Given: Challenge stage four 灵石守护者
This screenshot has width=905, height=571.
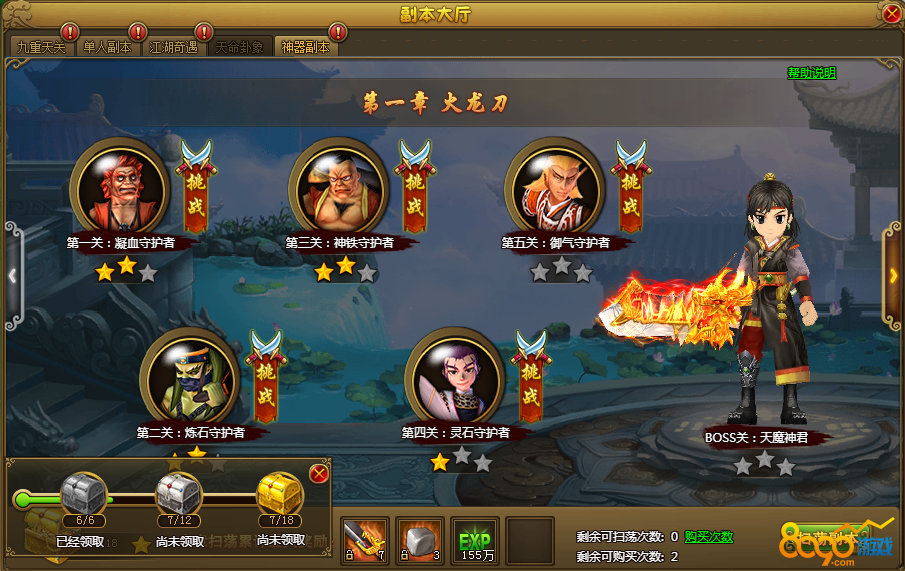Looking at the screenshot, I should pyautogui.click(x=531, y=382).
